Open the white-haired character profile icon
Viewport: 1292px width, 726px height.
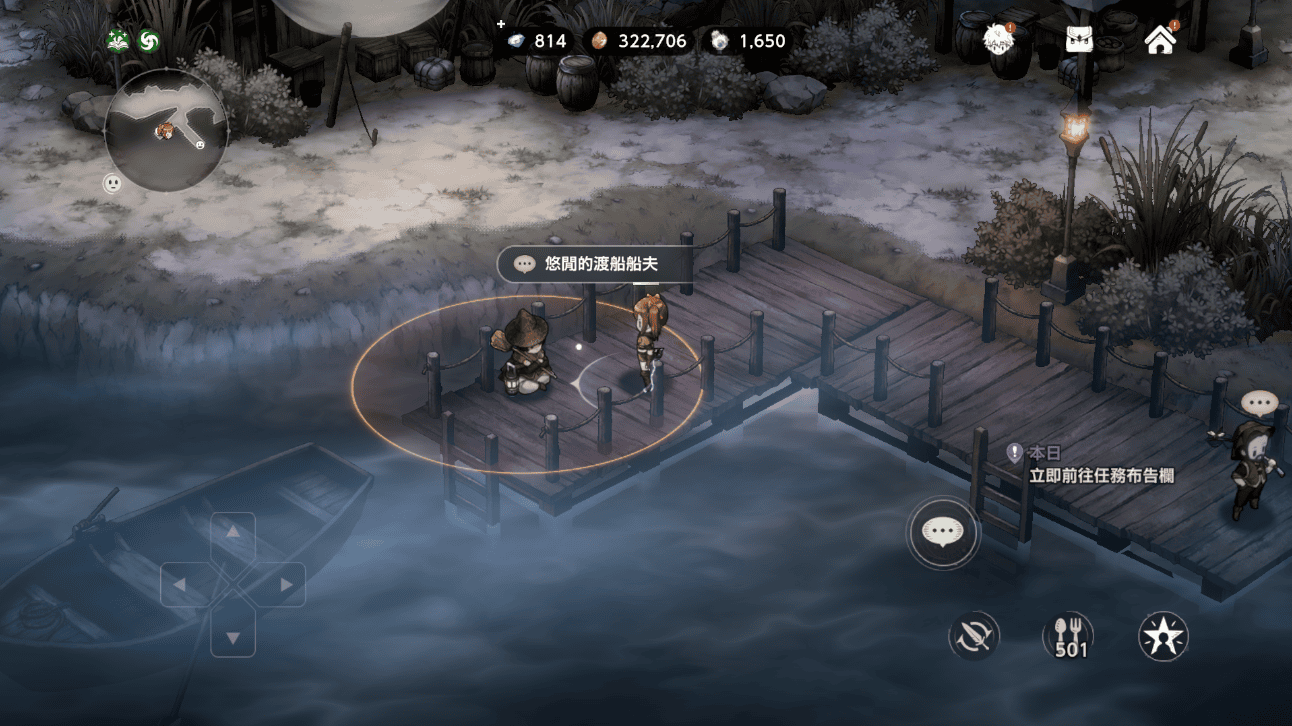[999, 40]
